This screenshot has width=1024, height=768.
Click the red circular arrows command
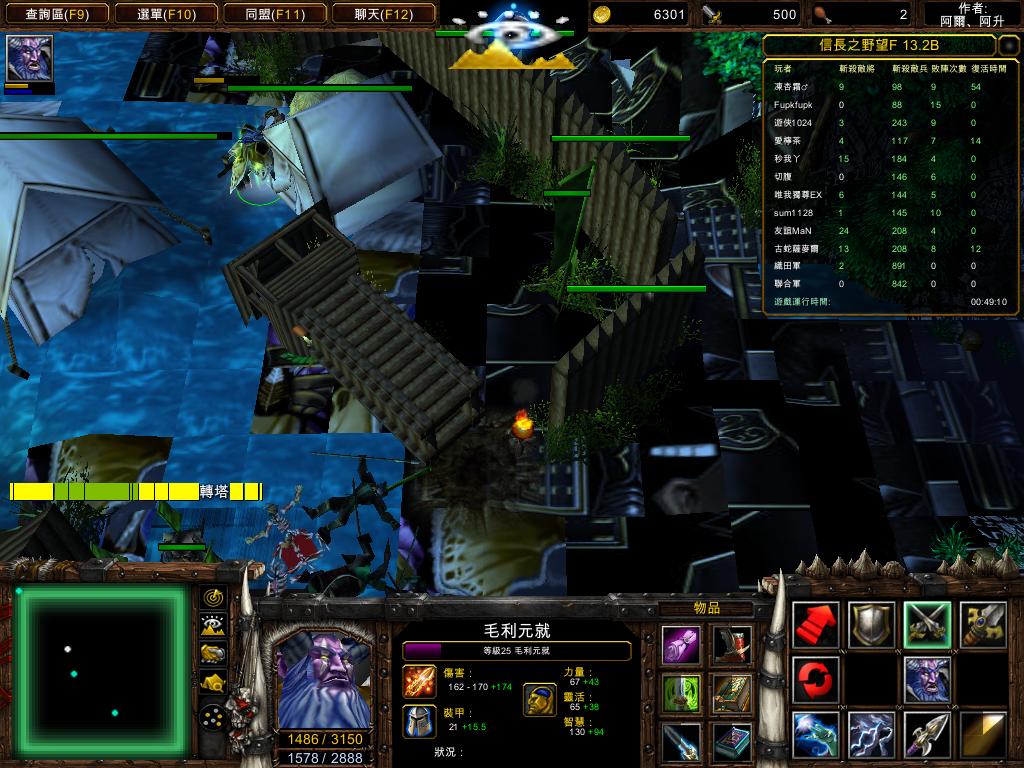tap(816, 680)
